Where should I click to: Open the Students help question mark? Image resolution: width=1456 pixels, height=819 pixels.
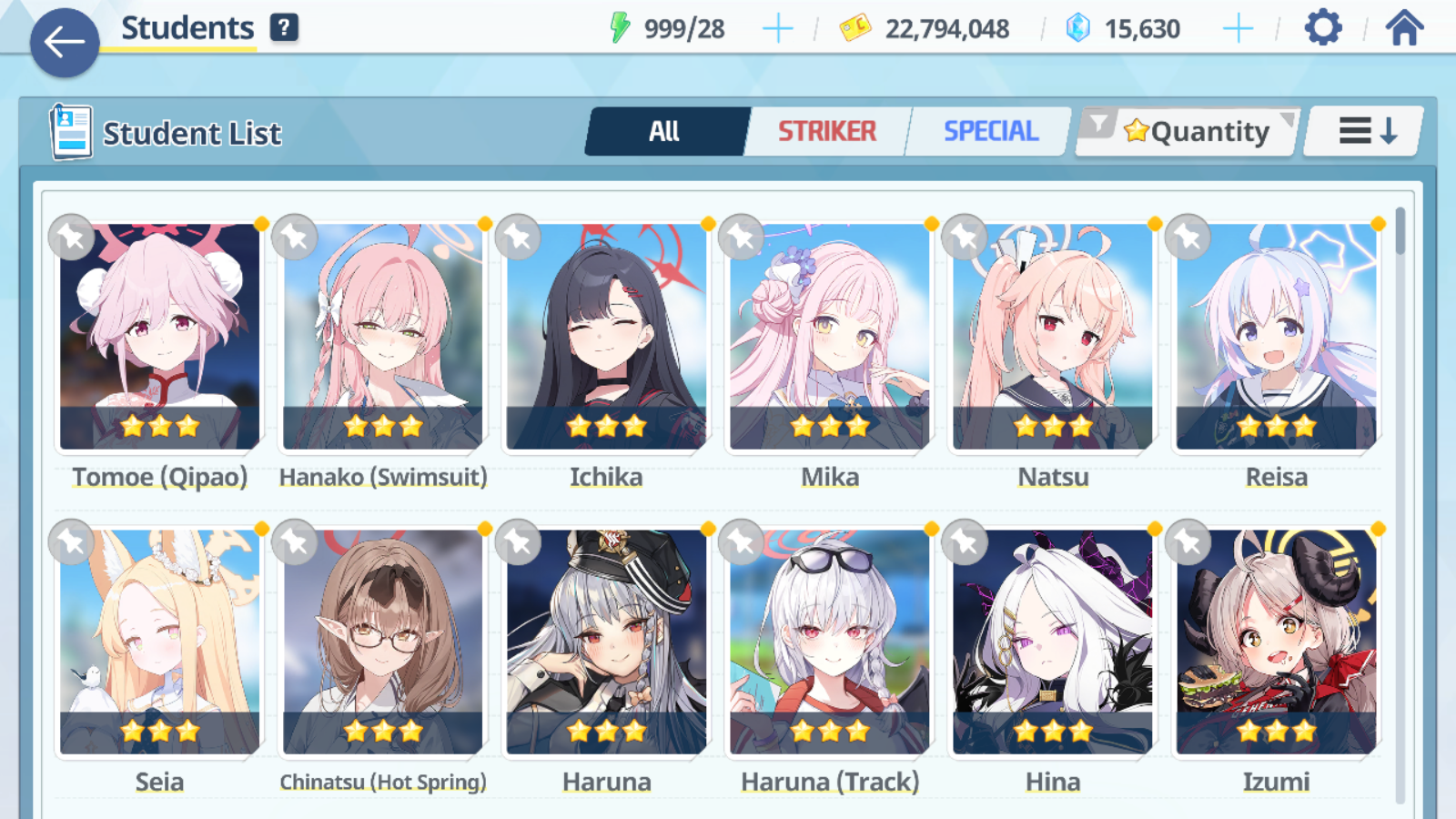coord(284,27)
